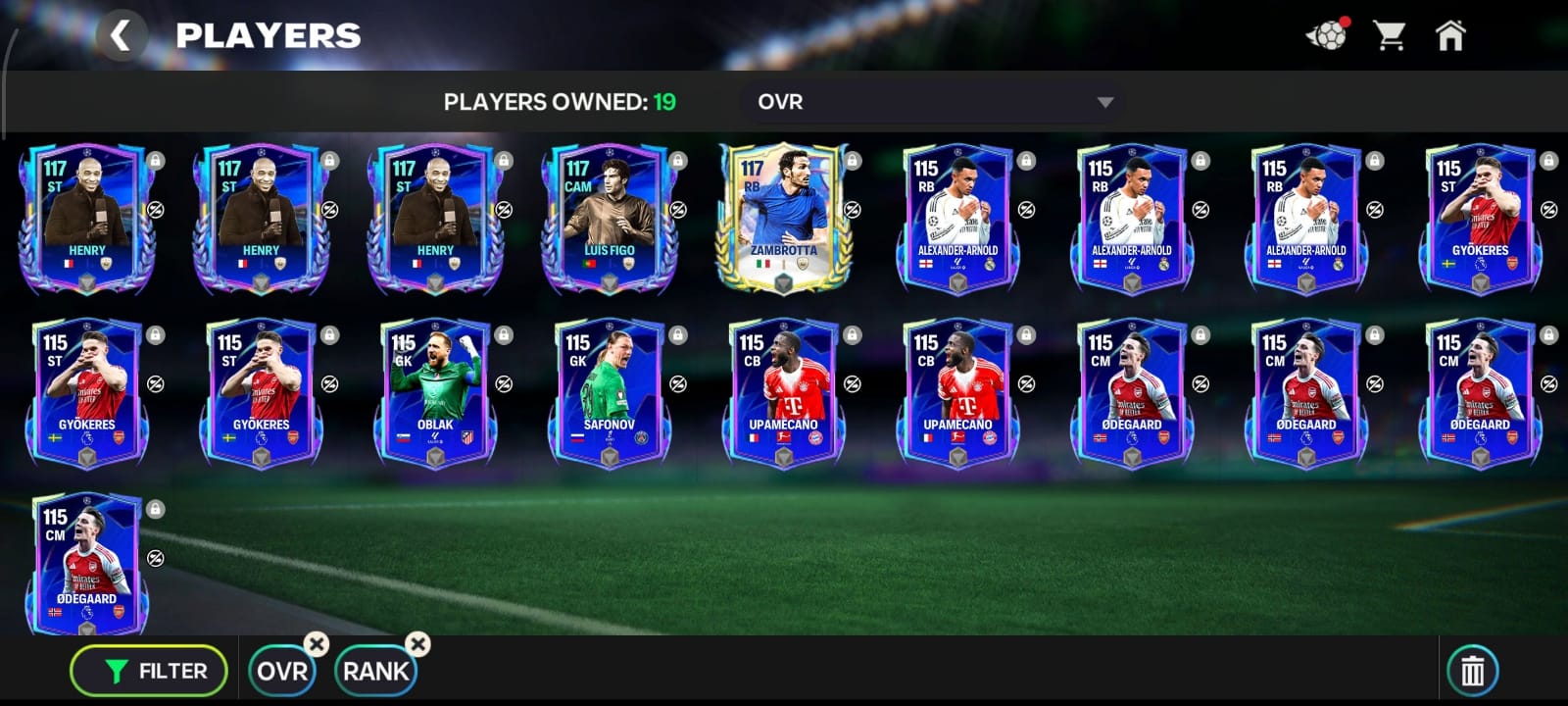This screenshot has width=1568, height=706.
Task: Tap the back arrow beside PLAYERS
Action: coord(123,36)
